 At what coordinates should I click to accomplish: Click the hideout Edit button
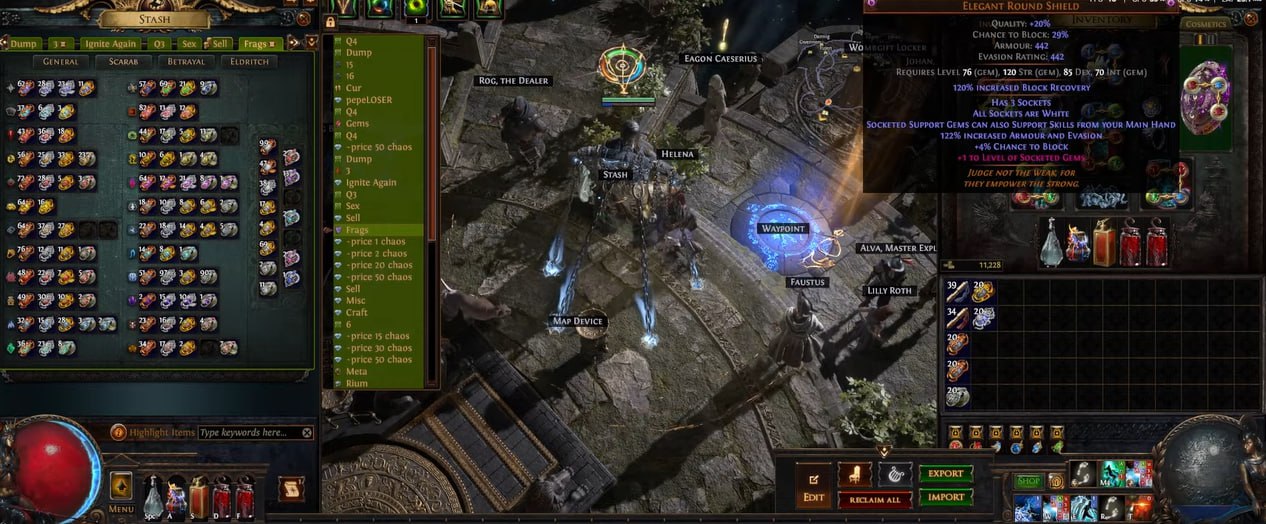tap(813, 486)
